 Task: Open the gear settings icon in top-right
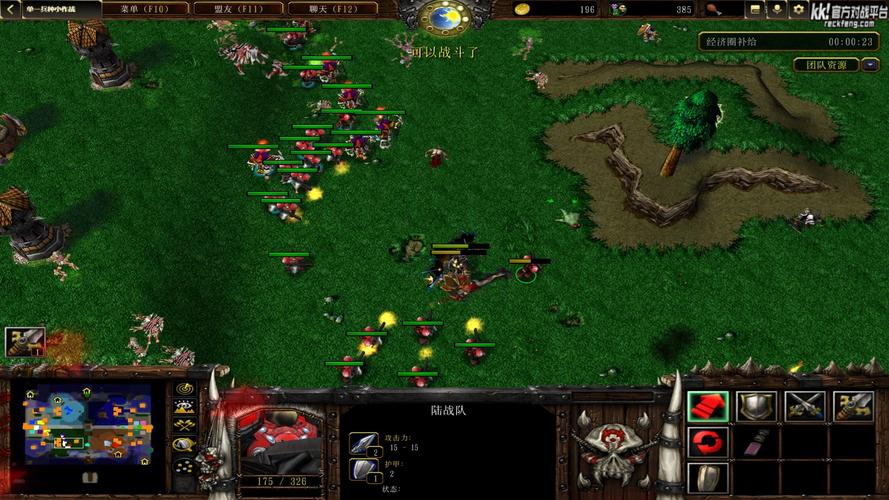(798, 10)
